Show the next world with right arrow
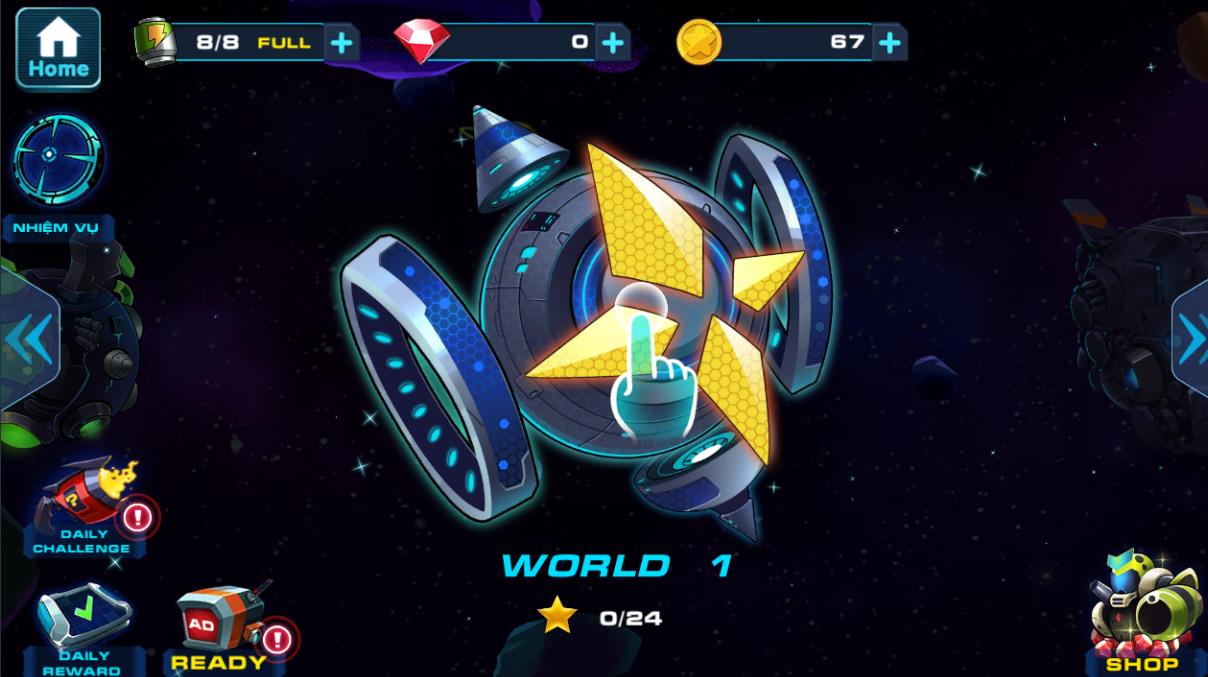Viewport: 1208px width, 677px height. (1191, 340)
